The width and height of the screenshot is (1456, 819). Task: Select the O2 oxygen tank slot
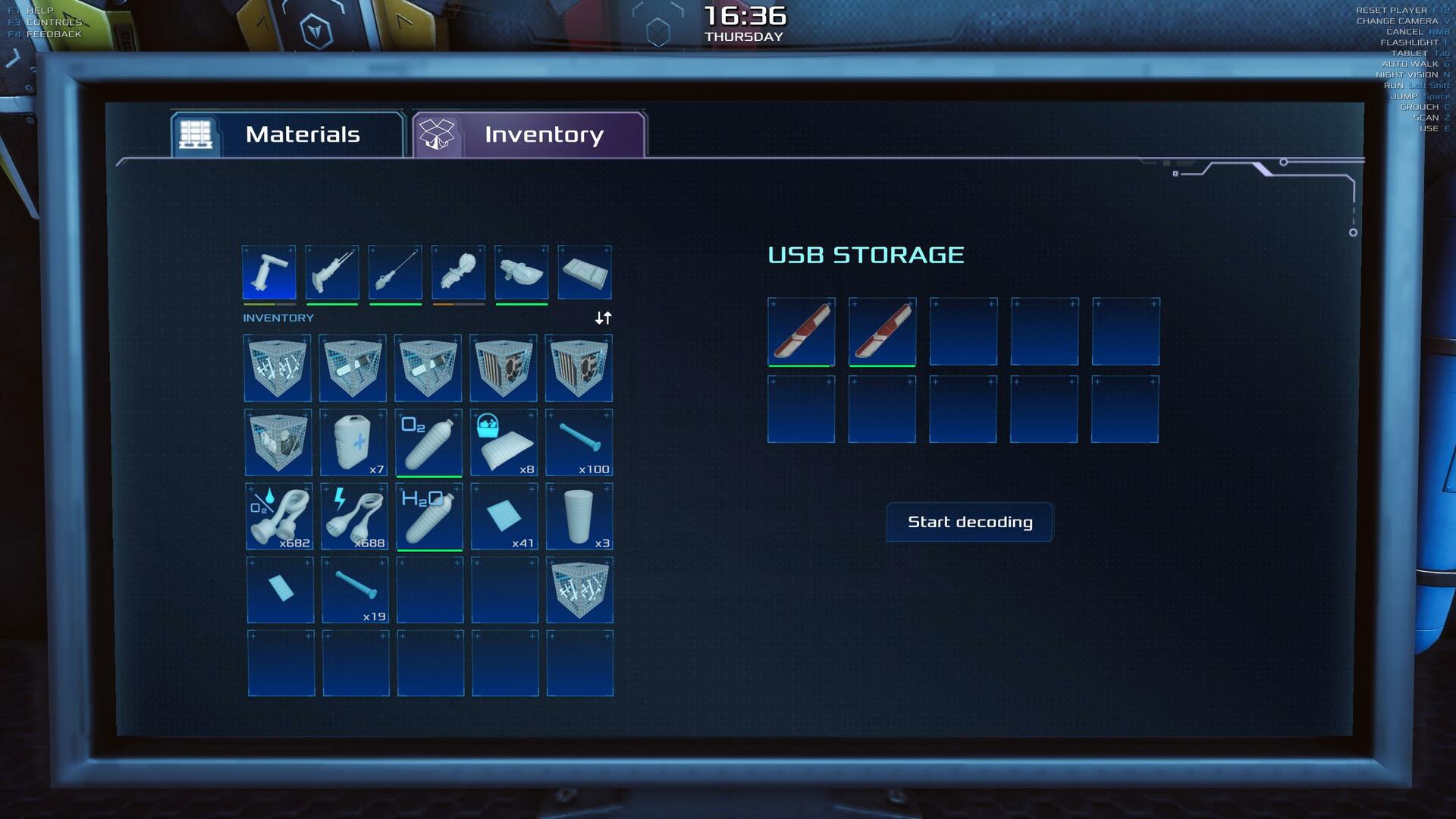coord(428,443)
